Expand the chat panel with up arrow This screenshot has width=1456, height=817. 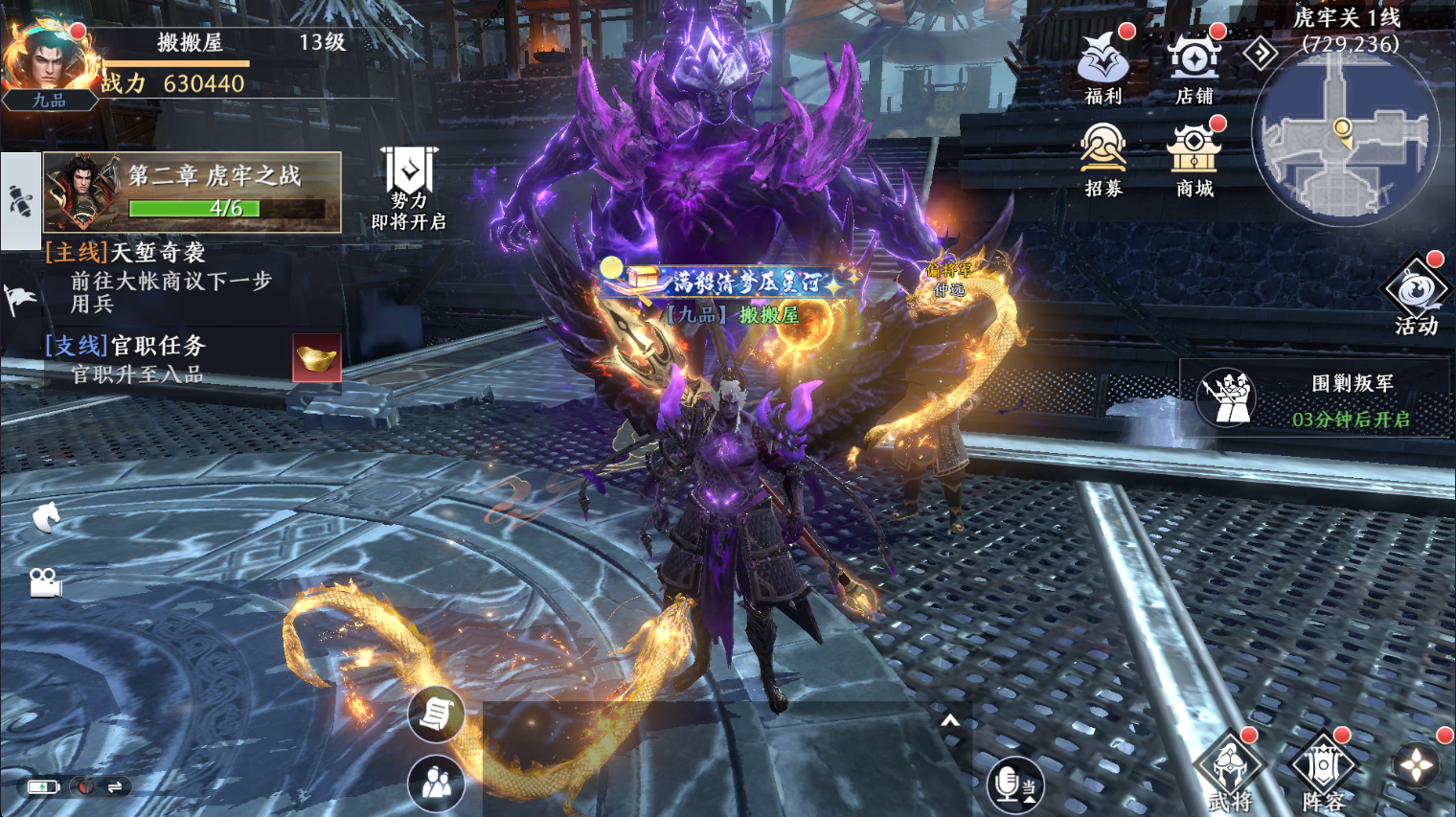(949, 720)
